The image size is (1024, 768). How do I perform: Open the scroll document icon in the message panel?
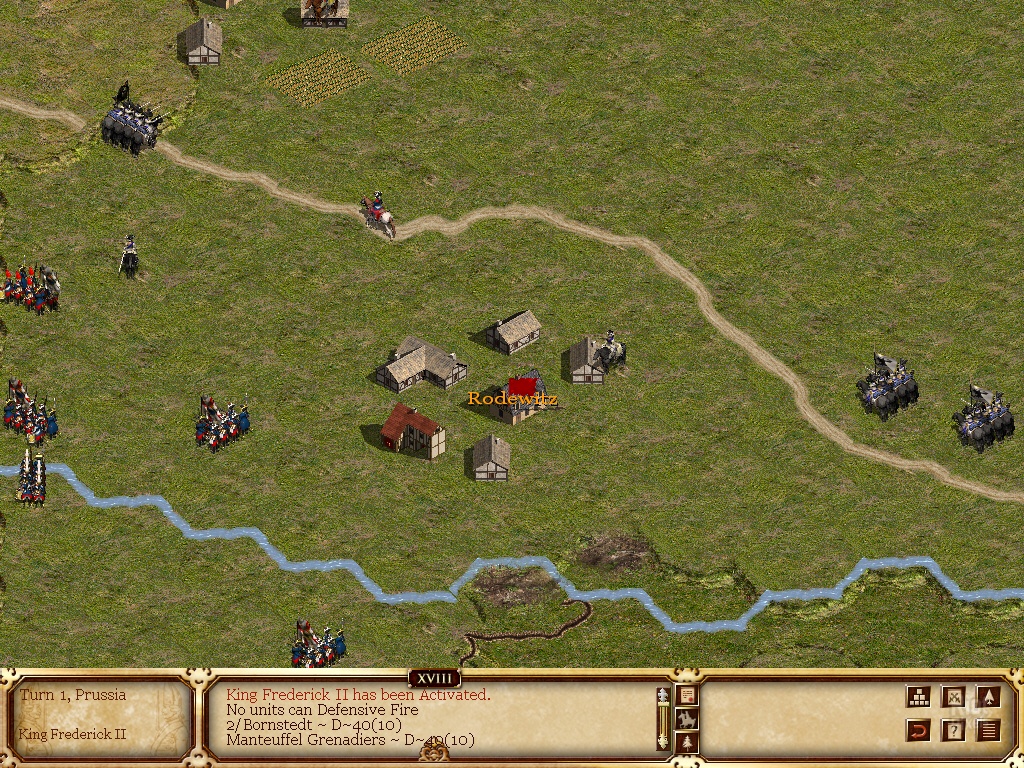point(687,695)
